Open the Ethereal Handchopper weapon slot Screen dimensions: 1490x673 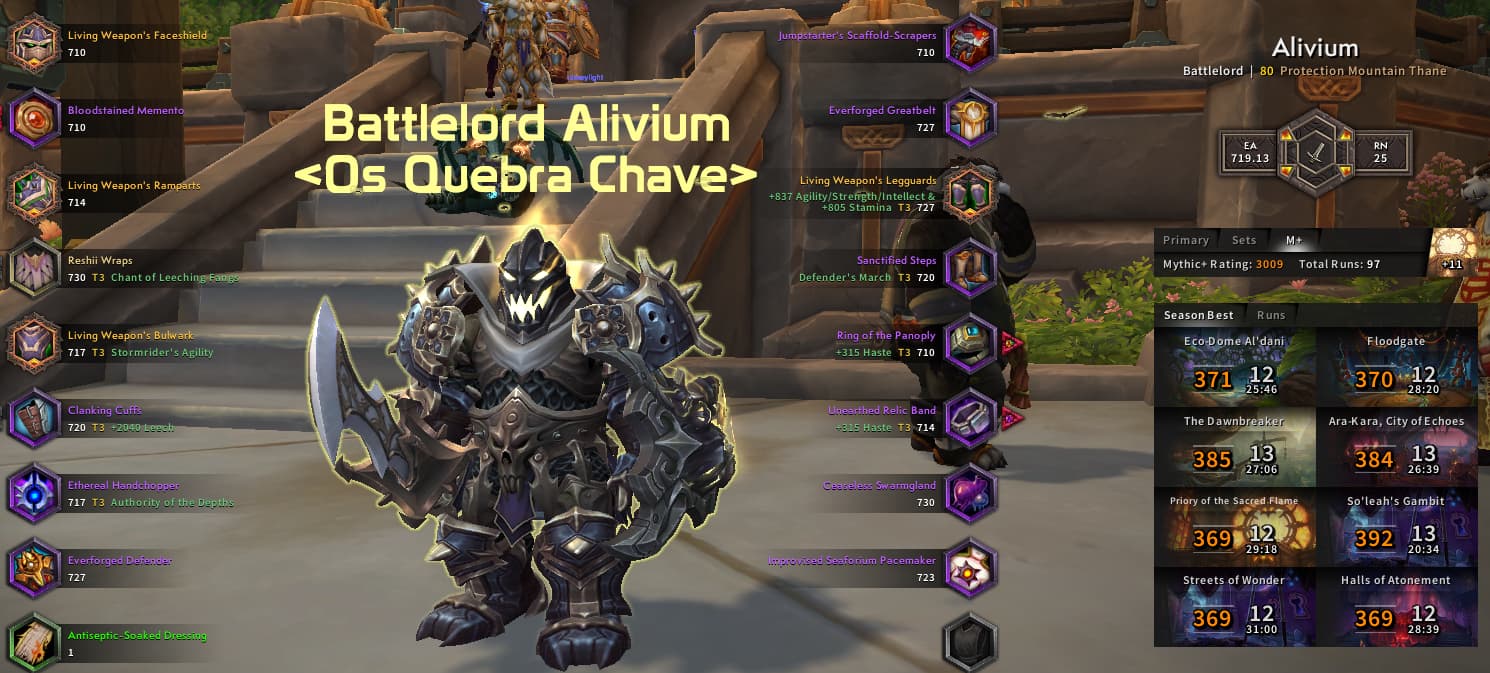[x=35, y=494]
